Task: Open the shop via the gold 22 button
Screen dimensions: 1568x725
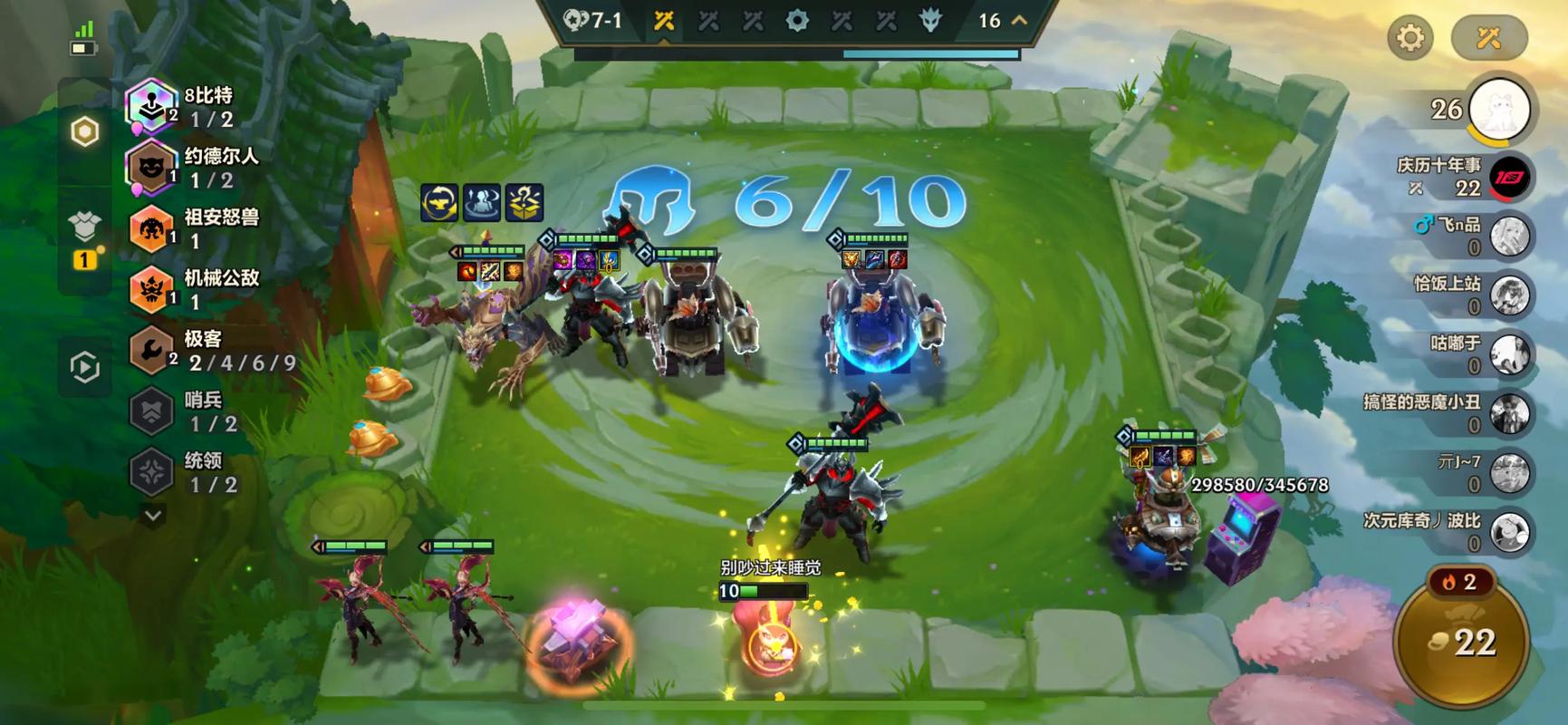Action: tap(1460, 642)
